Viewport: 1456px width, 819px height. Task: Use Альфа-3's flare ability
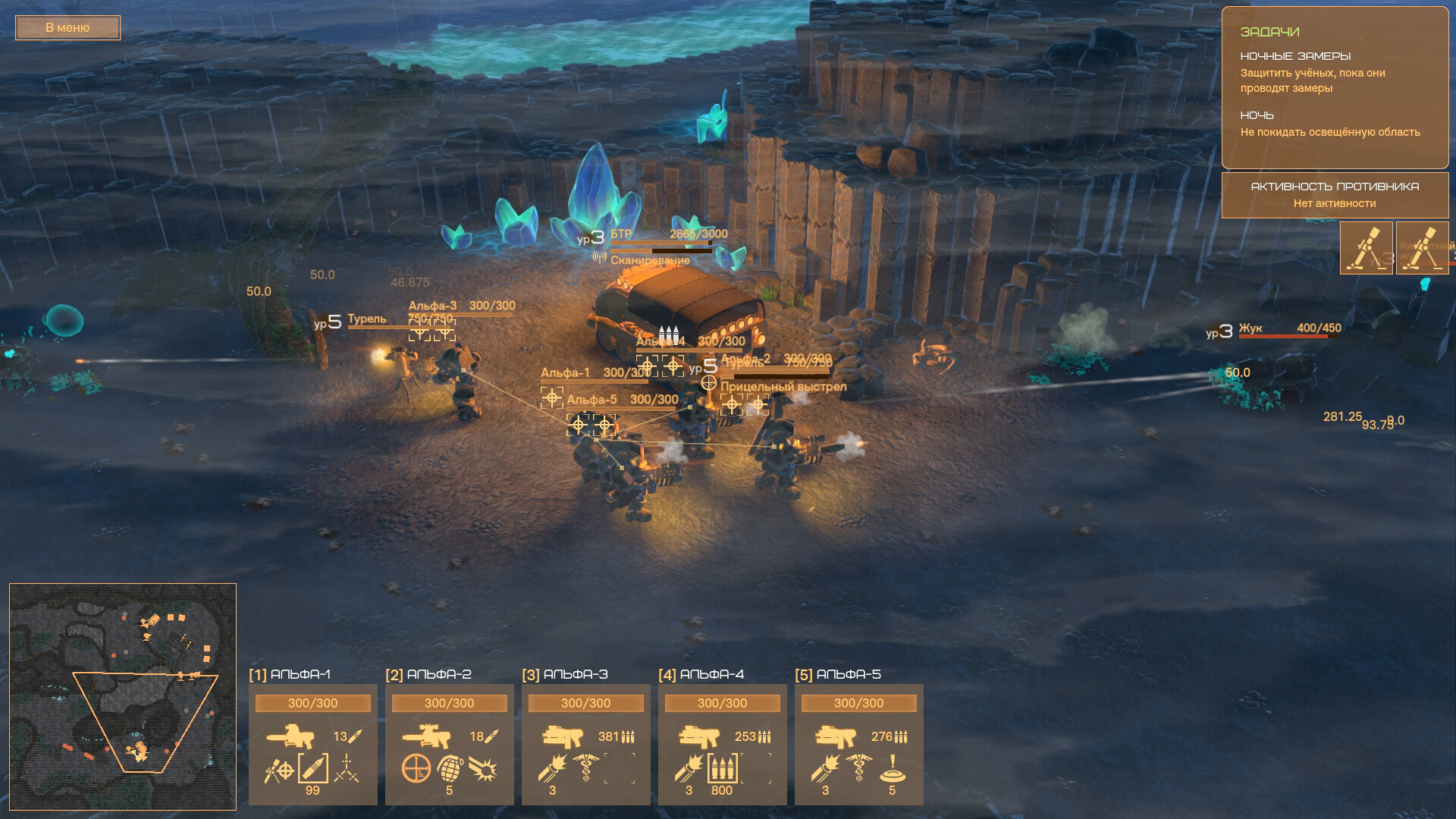click(x=552, y=769)
